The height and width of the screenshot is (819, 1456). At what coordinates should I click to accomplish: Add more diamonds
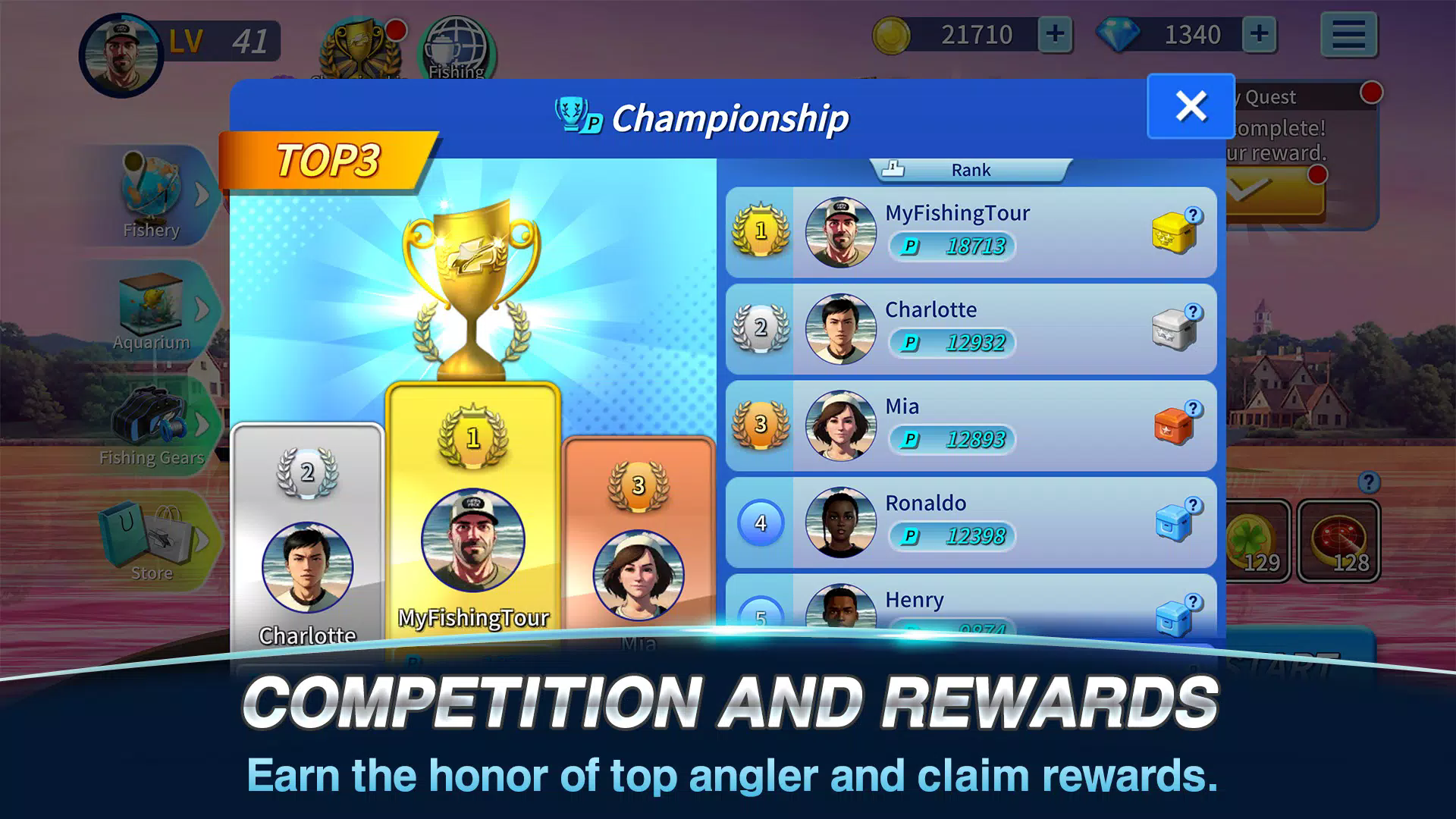point(1259,35)
